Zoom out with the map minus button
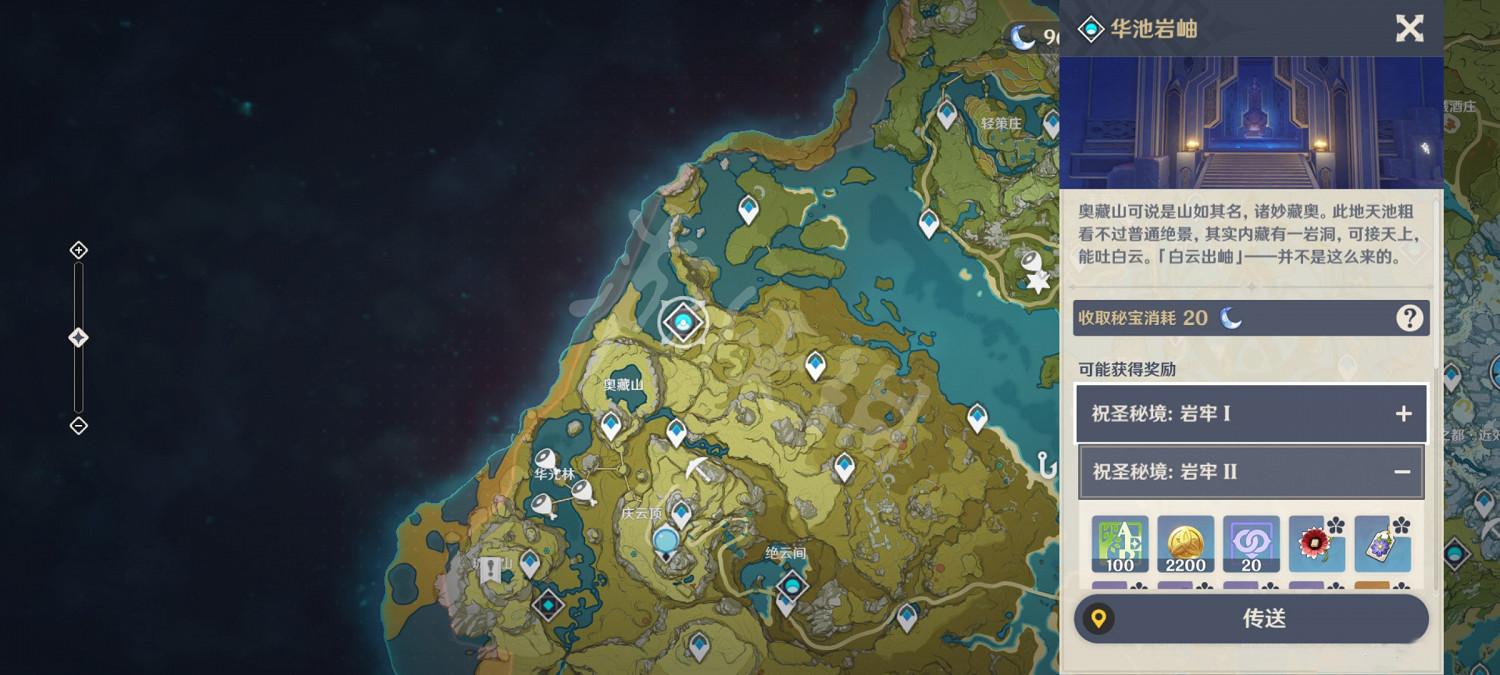 pos(78,426)
